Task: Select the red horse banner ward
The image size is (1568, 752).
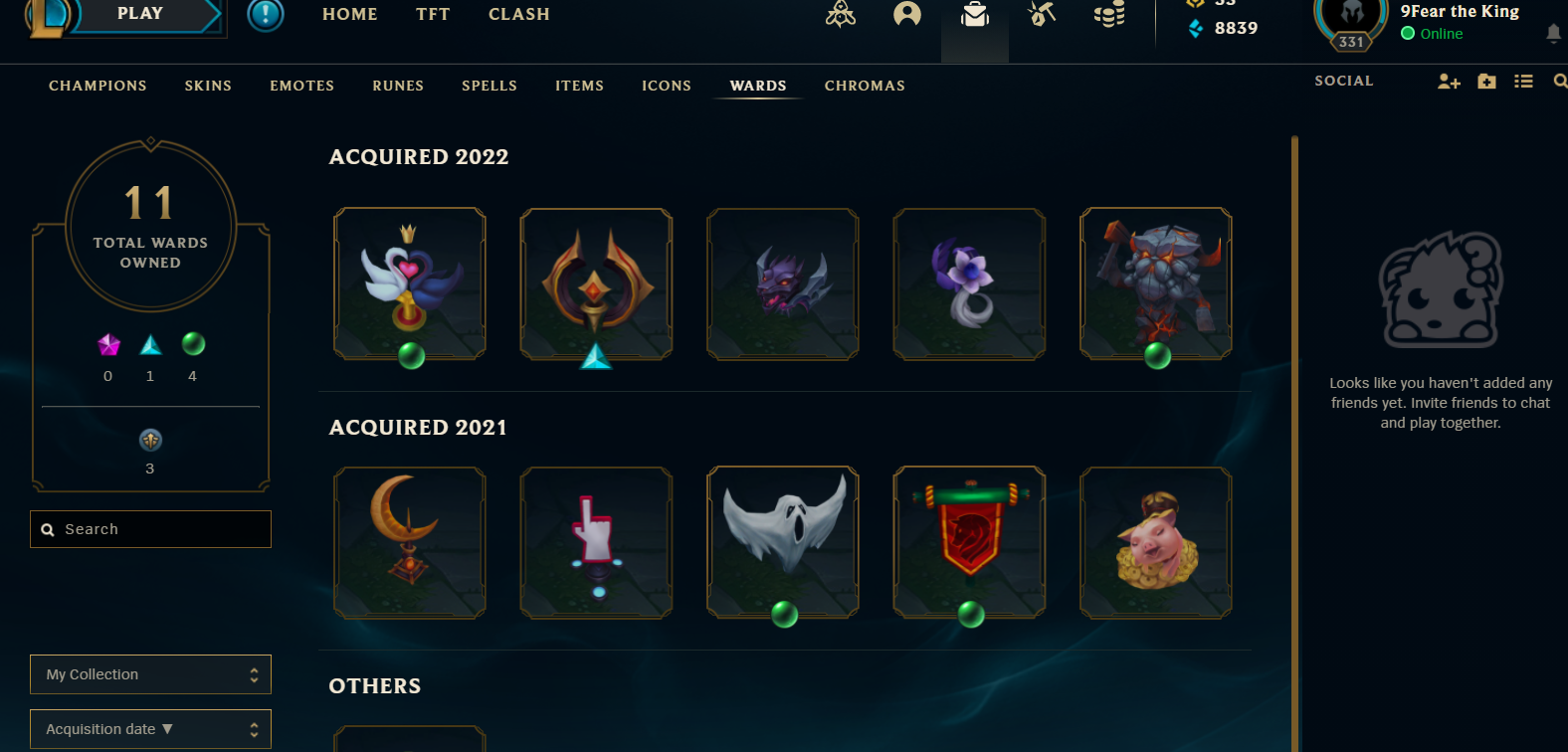Action: (969, 542)
